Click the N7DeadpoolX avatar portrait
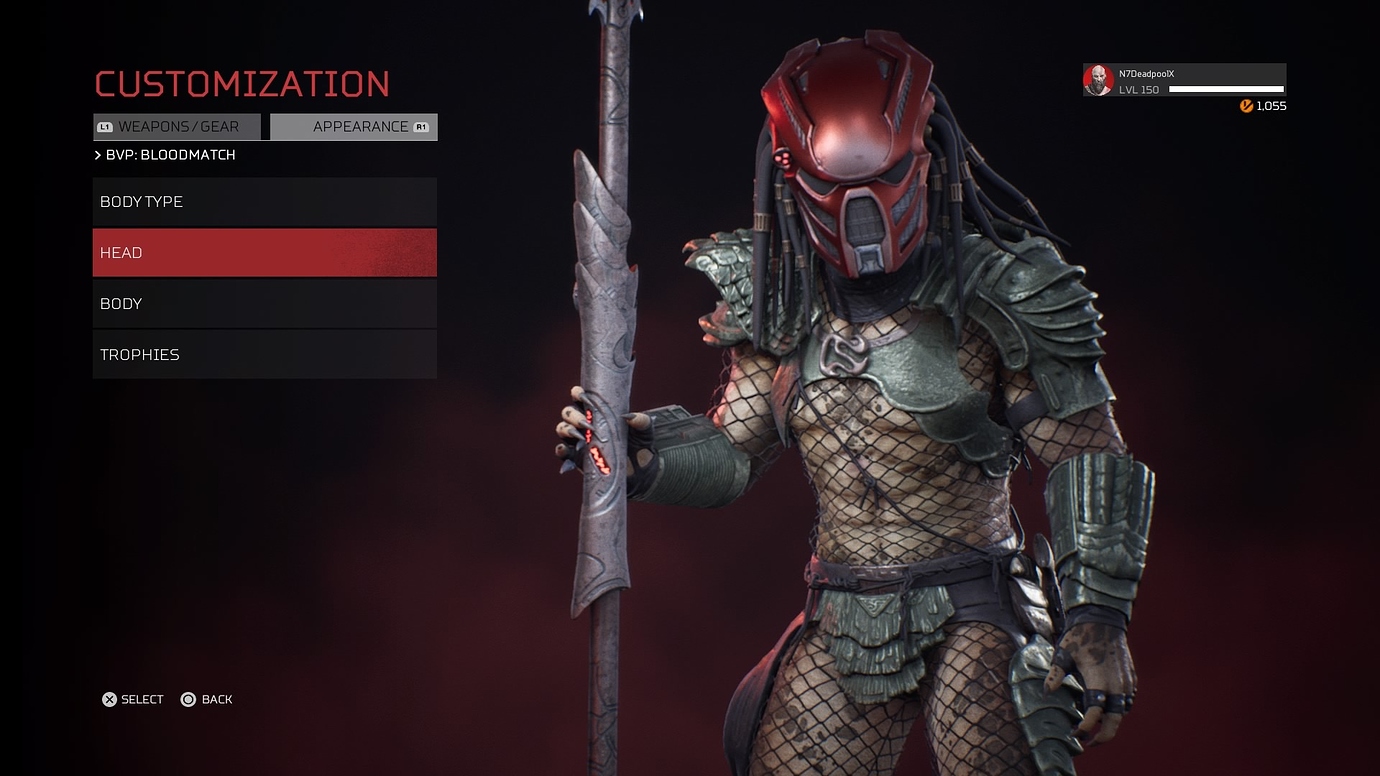1380x776 pixels. (1096, 79)
